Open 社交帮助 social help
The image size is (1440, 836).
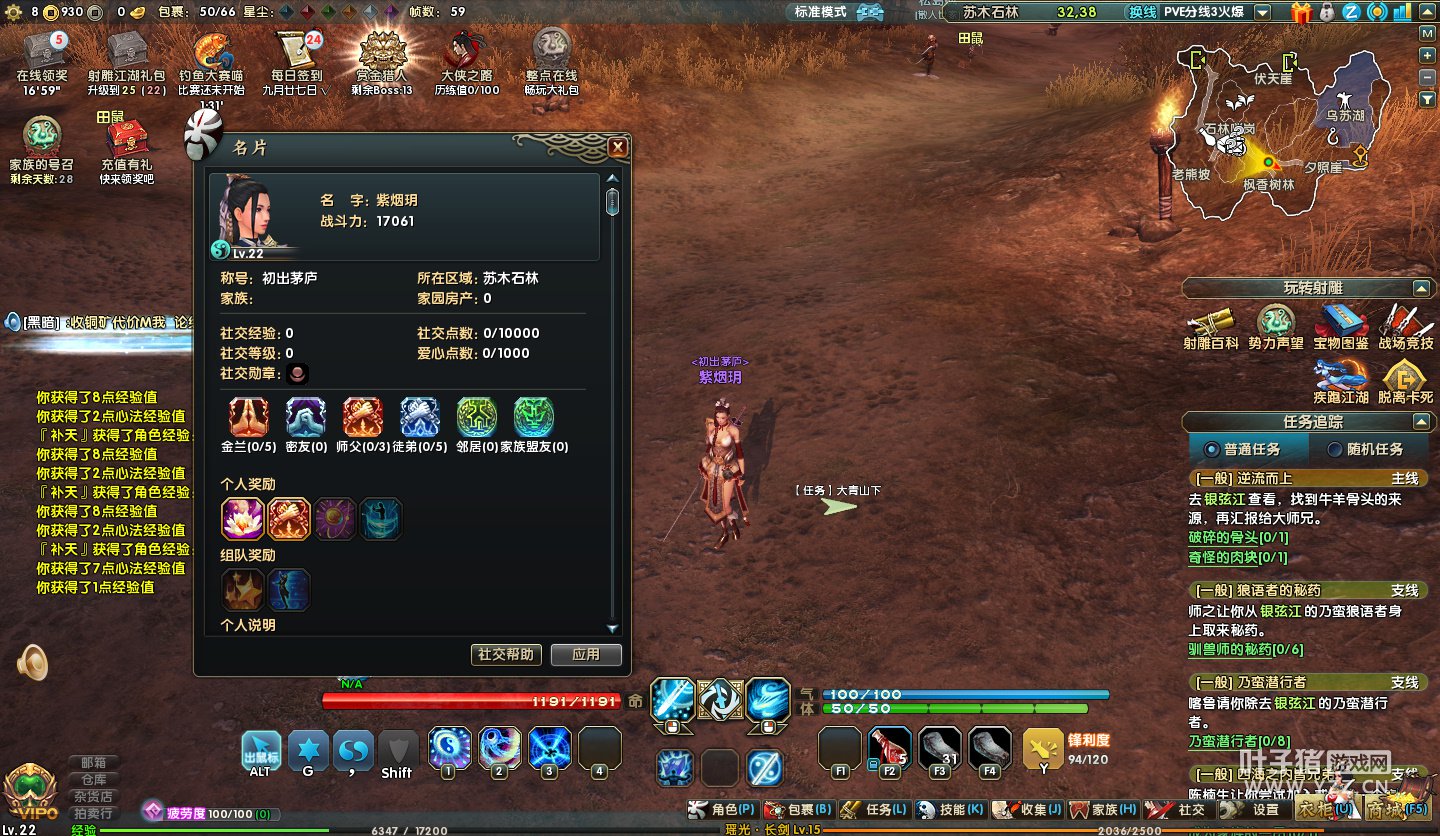pos(506,654)
